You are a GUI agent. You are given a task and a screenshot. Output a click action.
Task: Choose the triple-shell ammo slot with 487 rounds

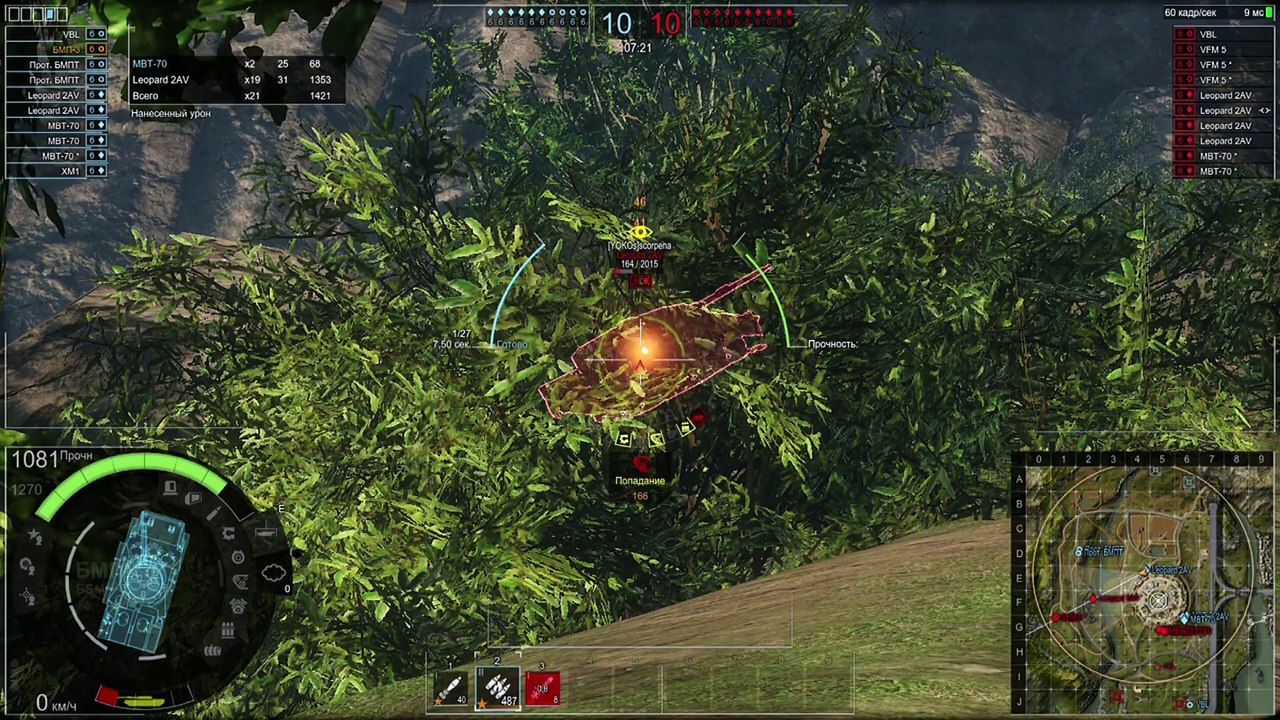(x=497, y=688)
